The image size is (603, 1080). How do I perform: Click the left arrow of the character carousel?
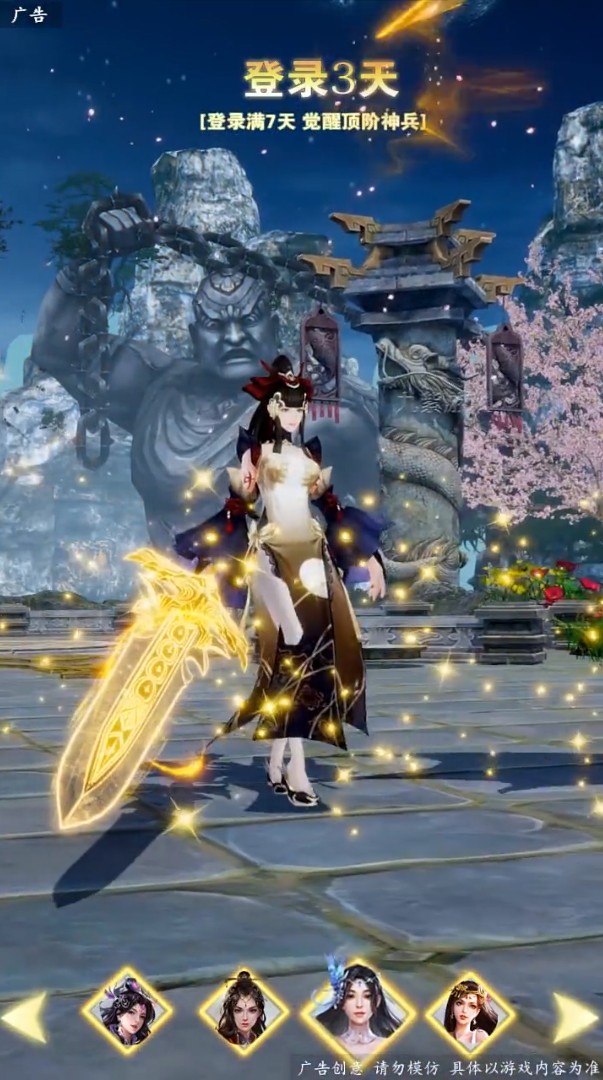click(26, 1017)
